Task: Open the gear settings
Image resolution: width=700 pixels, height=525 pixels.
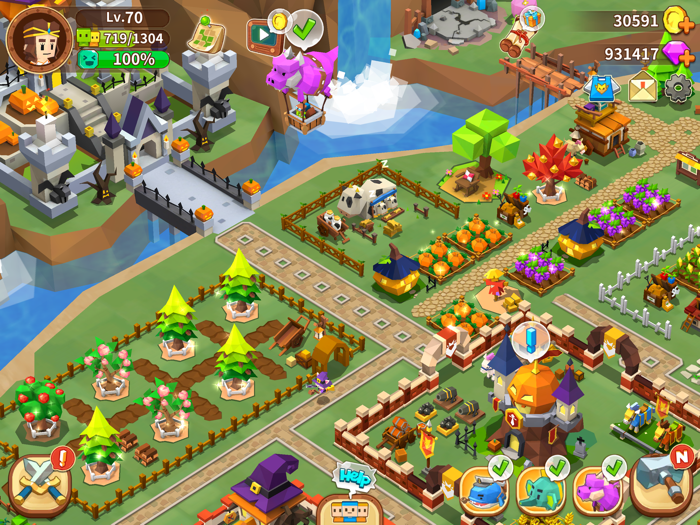Action: click(679, 88)
